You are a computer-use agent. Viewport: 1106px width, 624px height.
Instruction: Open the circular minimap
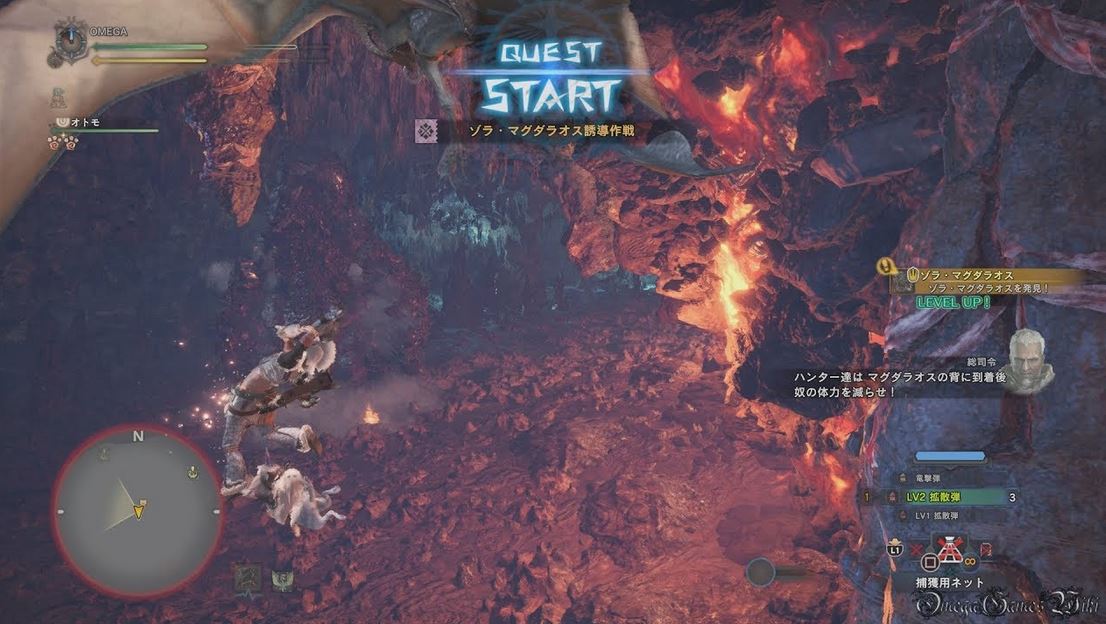pyautogui.click(x=137, y=510)
